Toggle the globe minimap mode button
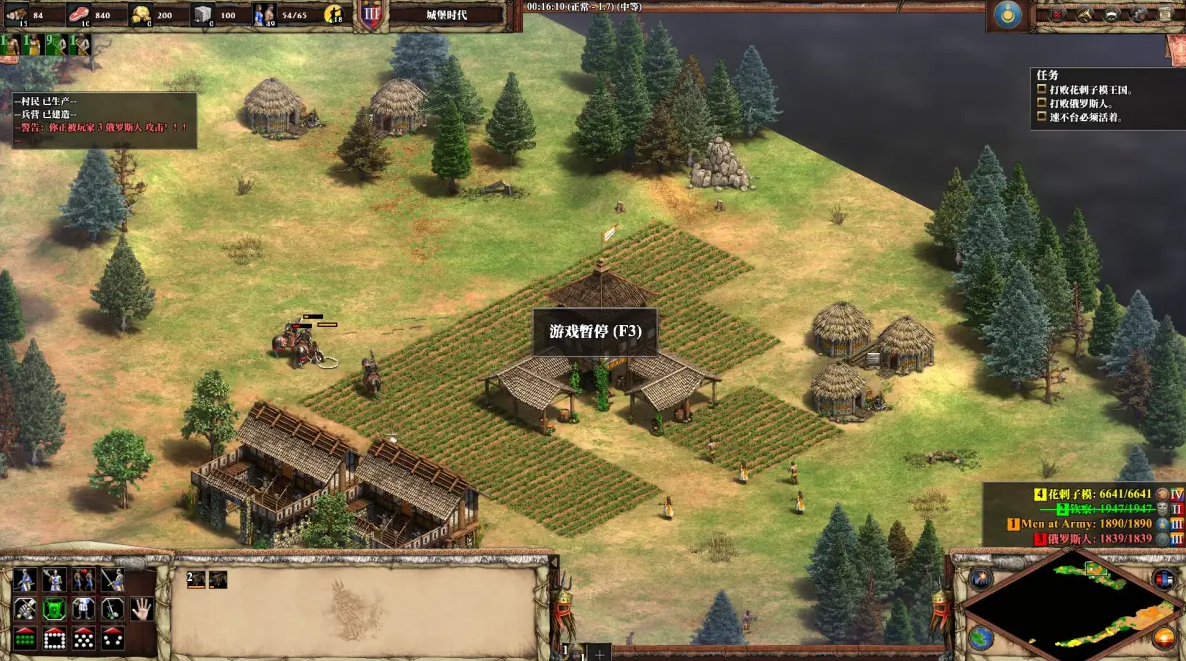 (981, 637)
